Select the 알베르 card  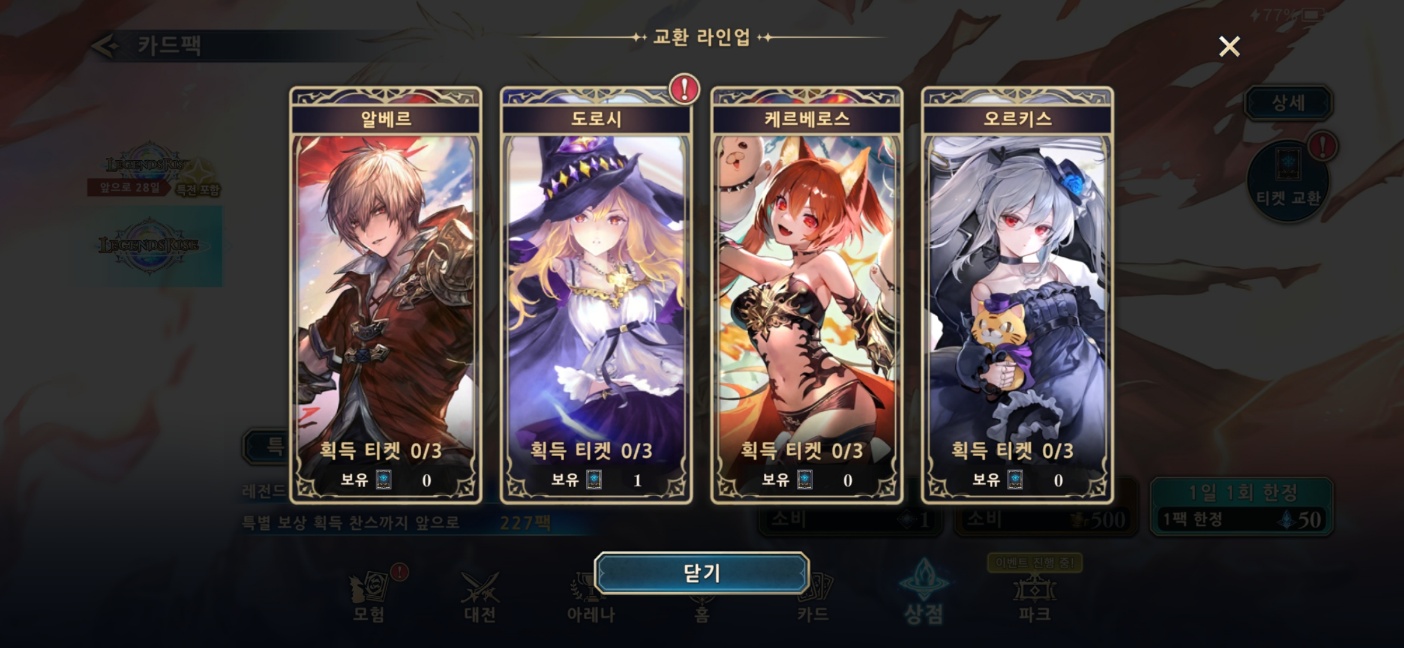coord(386,296)
